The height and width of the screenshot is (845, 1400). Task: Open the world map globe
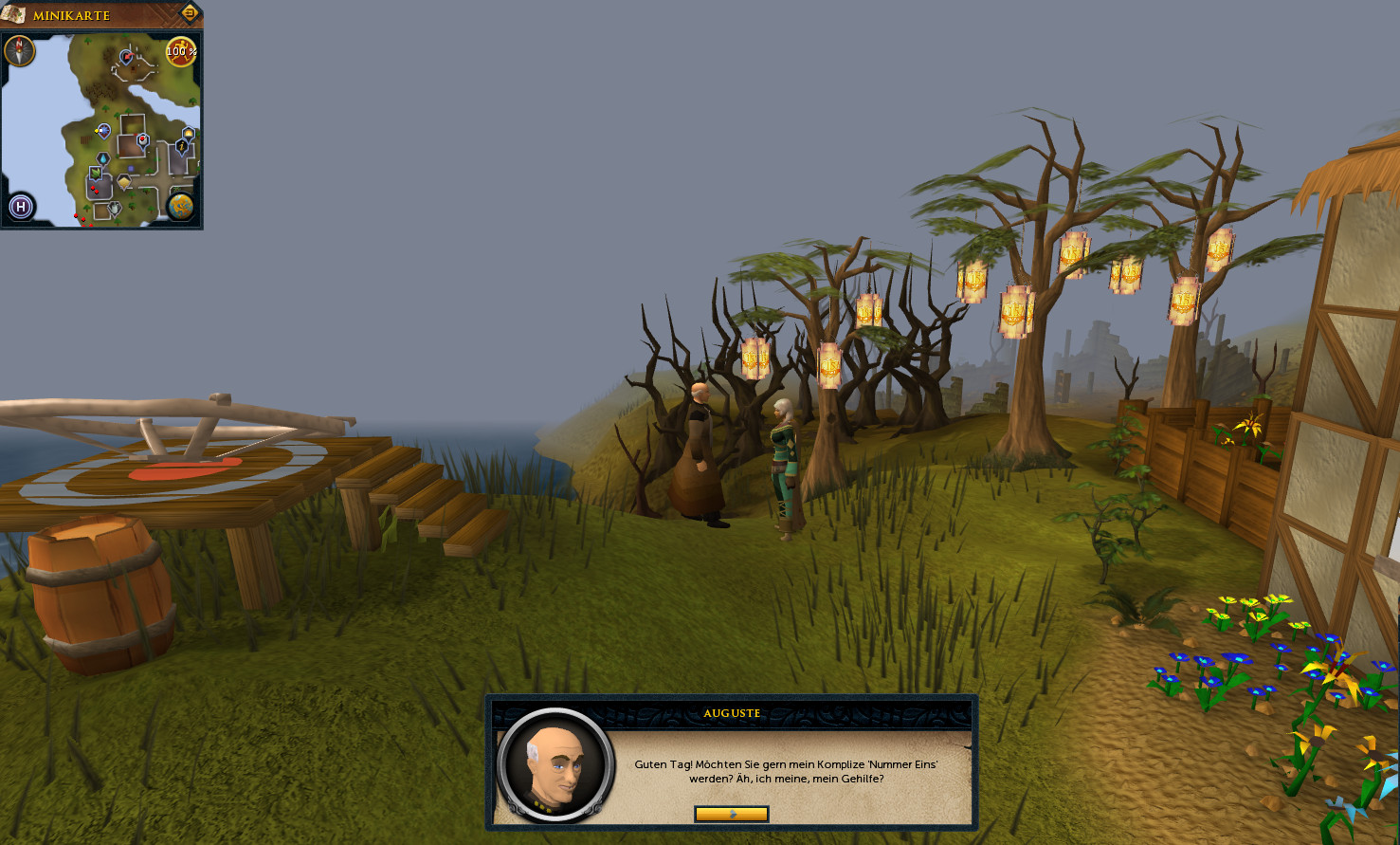181,206
